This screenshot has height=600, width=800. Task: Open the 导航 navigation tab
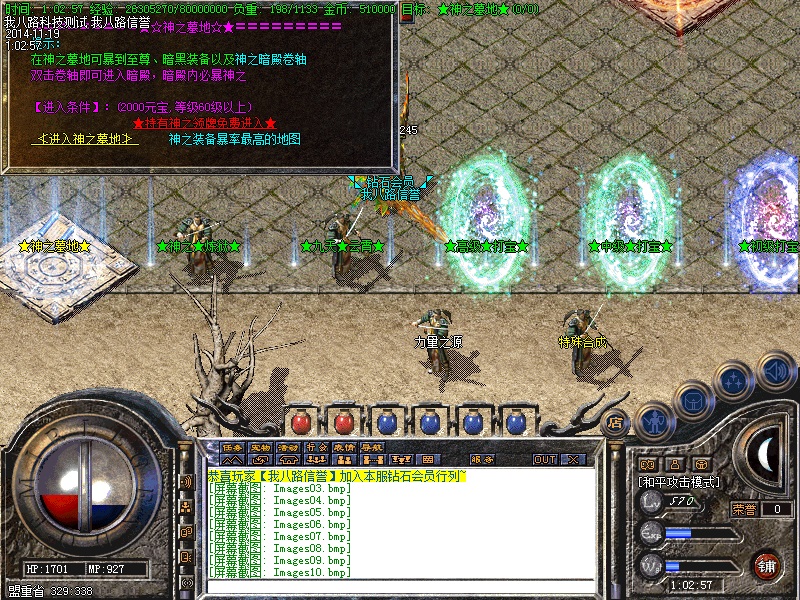[x=372, y=447]
